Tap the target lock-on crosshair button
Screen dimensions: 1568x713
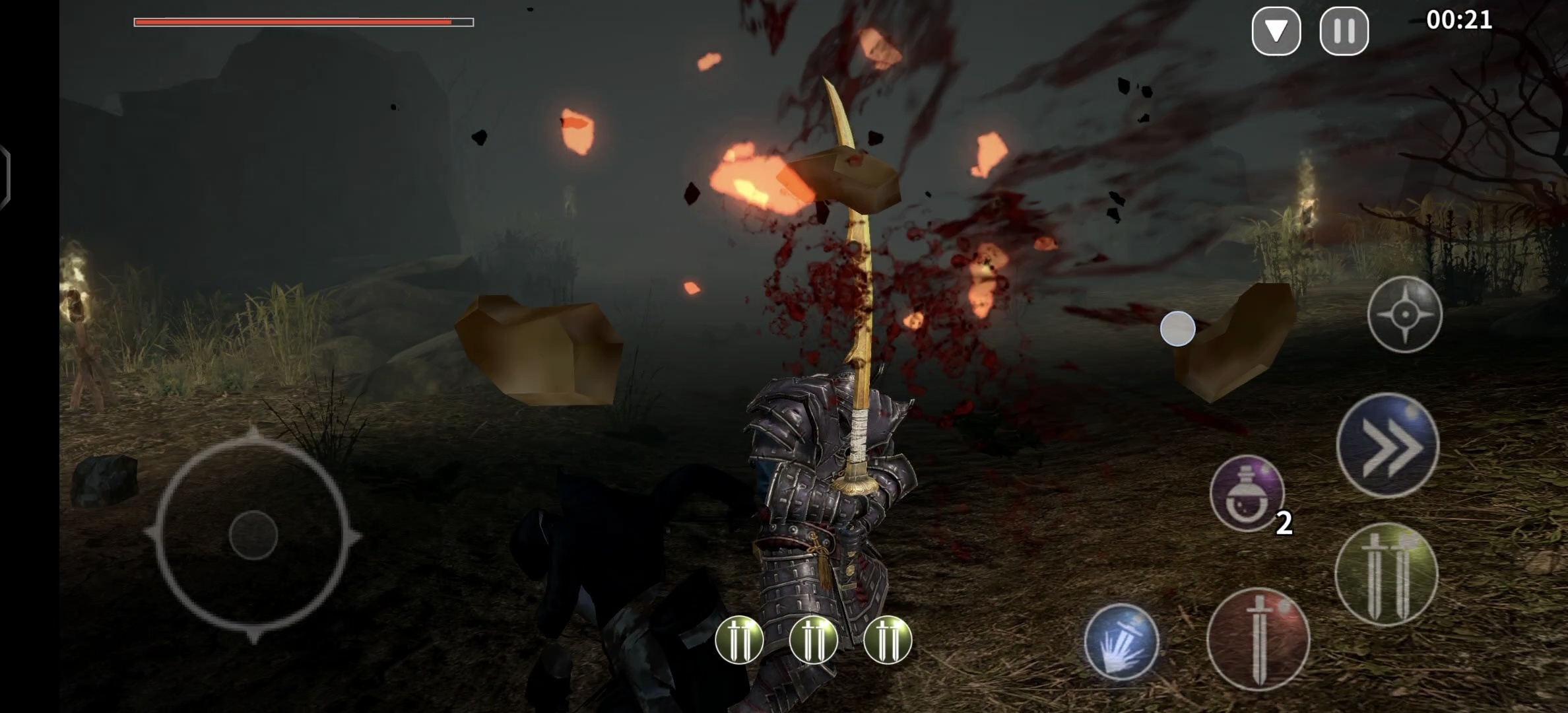point(1404,314)
